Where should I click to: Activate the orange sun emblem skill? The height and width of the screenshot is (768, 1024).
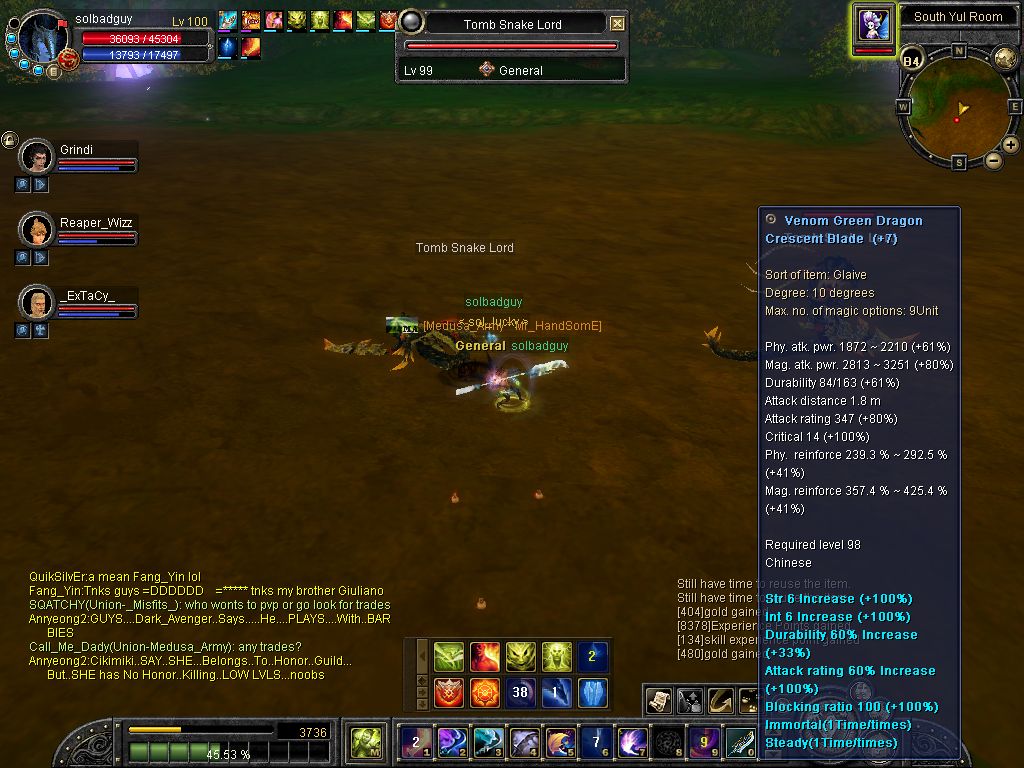click(484, 692)
